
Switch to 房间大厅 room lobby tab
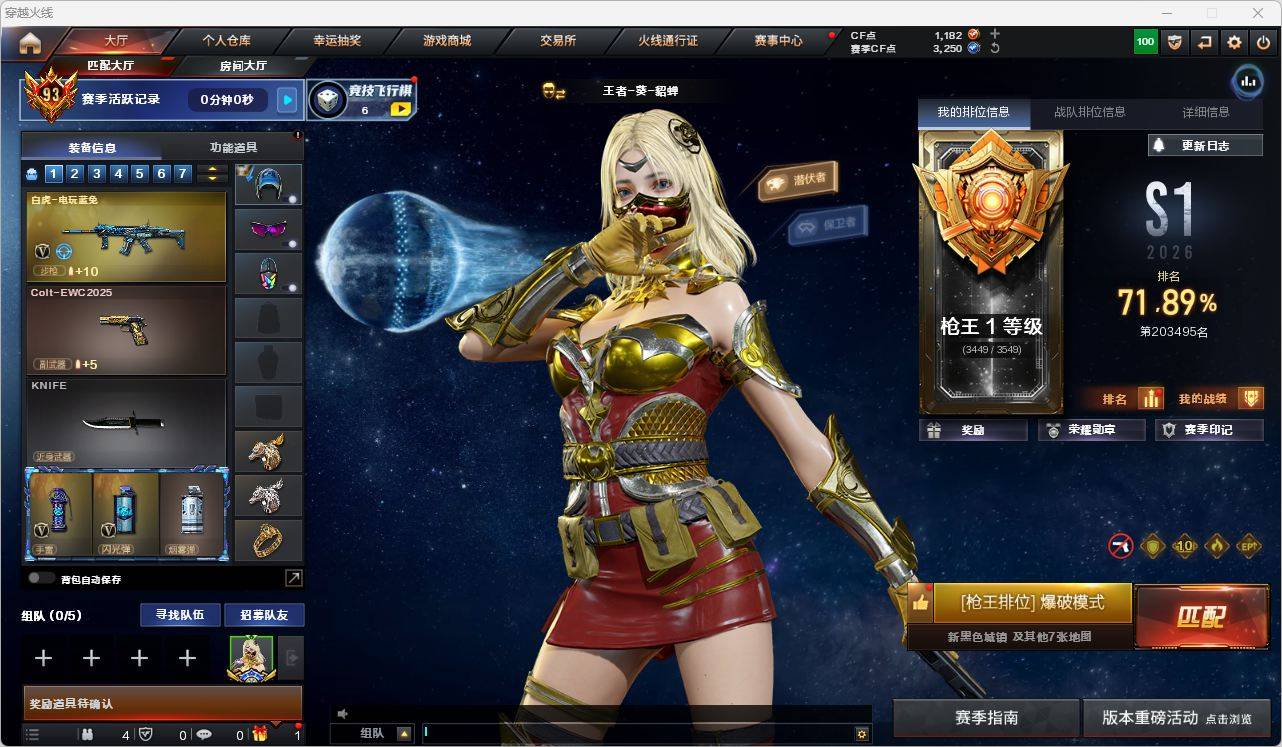tap(243, 66)
